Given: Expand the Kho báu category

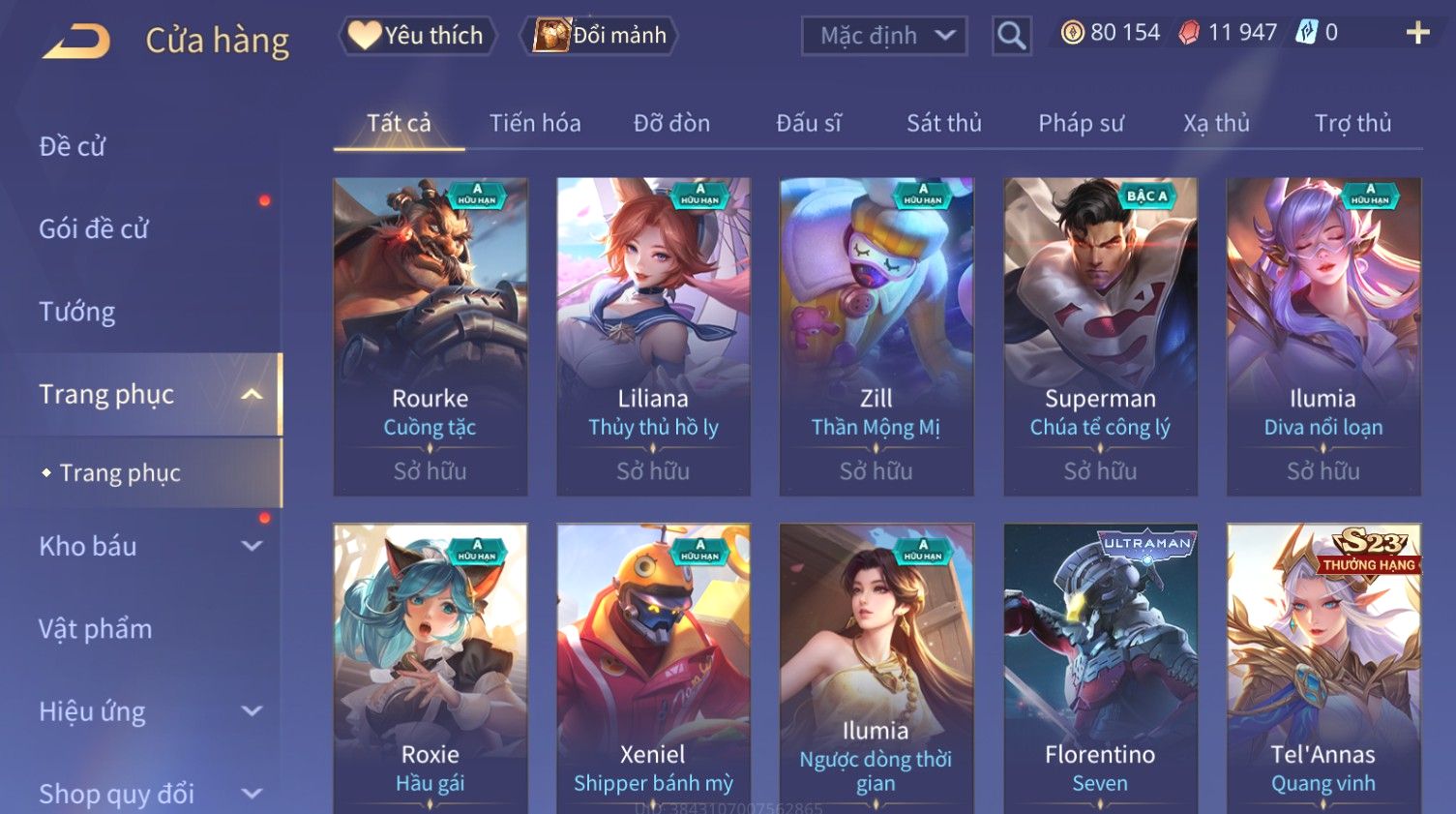Looking at the screenshot, I should pyautogui.click(x=145, y=547).
